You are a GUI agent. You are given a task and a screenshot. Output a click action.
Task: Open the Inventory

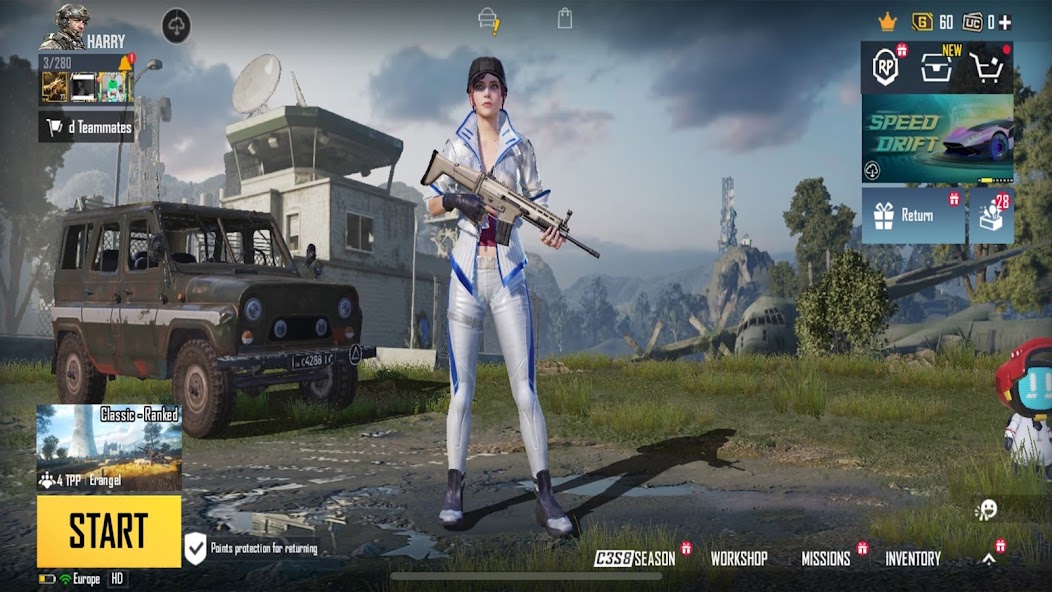(x=913, y=559)
